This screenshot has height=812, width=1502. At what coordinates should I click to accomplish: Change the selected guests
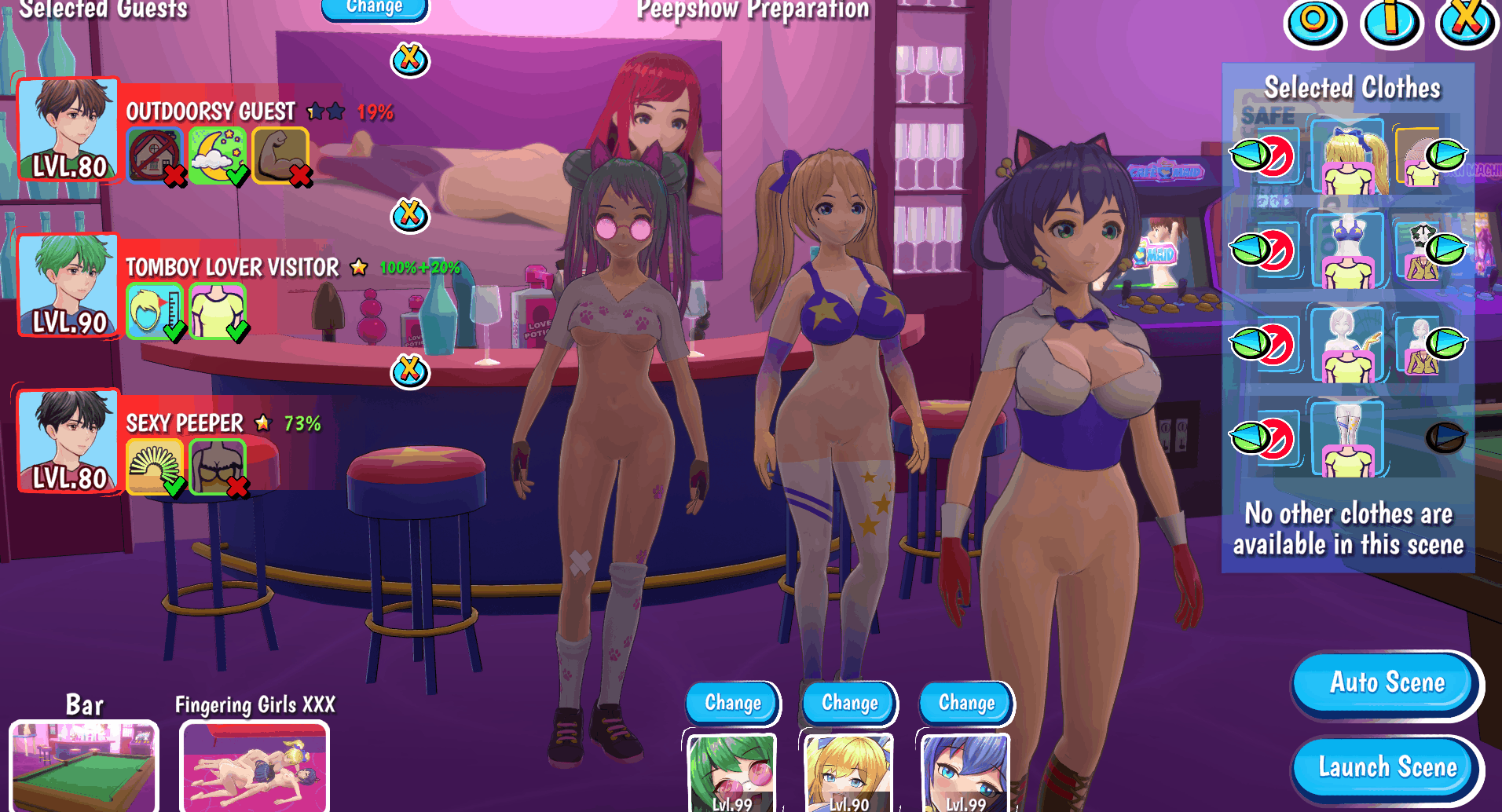(375, 8)
